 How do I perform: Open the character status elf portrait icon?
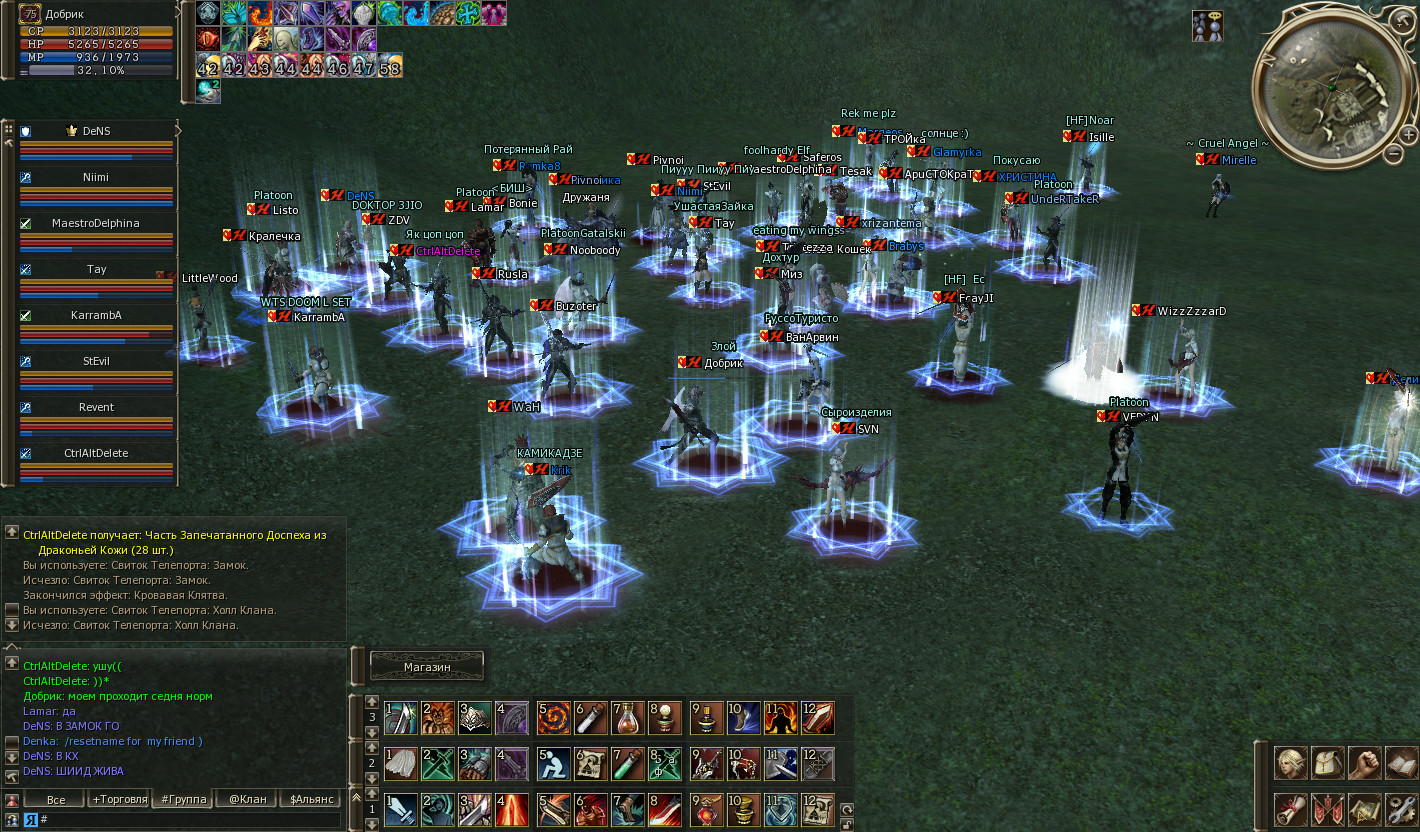click(x=1290, y=763)
